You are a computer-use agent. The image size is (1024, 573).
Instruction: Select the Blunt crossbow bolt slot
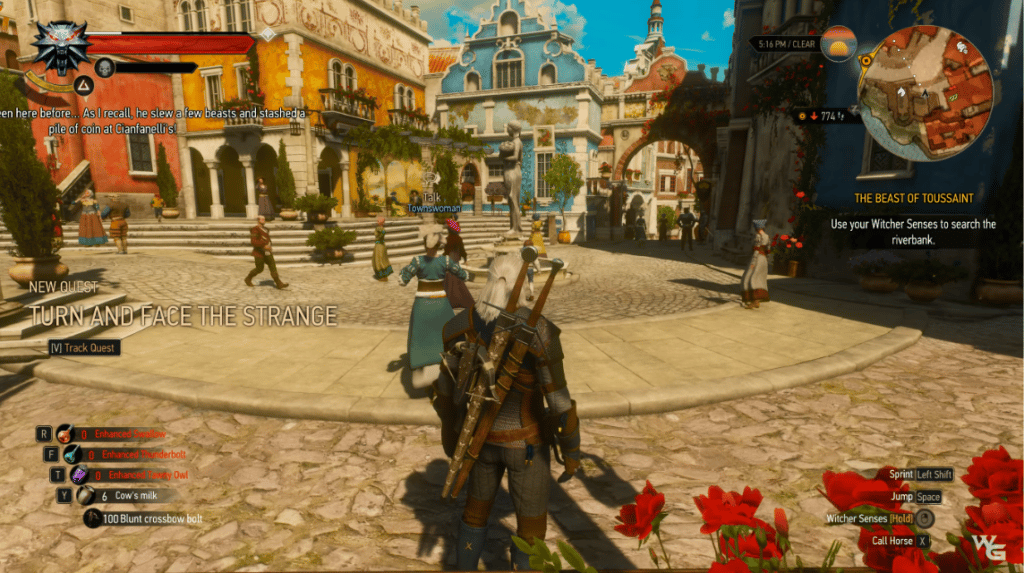click(x=93, y=518)
